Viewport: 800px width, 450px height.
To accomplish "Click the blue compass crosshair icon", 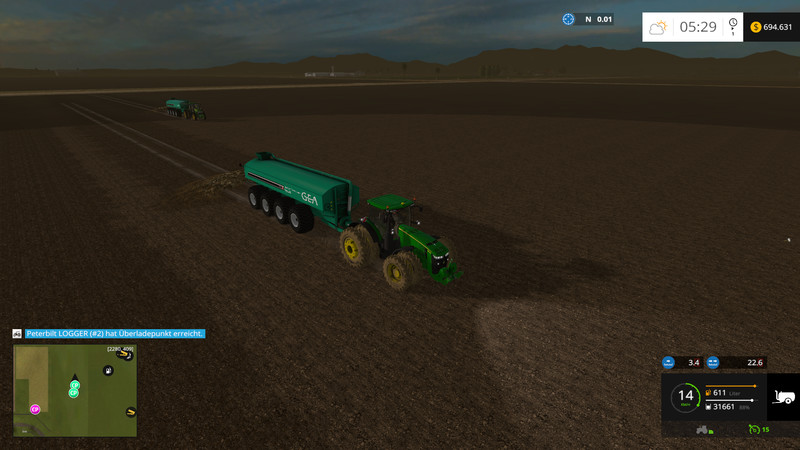I will tap(569, 19).
